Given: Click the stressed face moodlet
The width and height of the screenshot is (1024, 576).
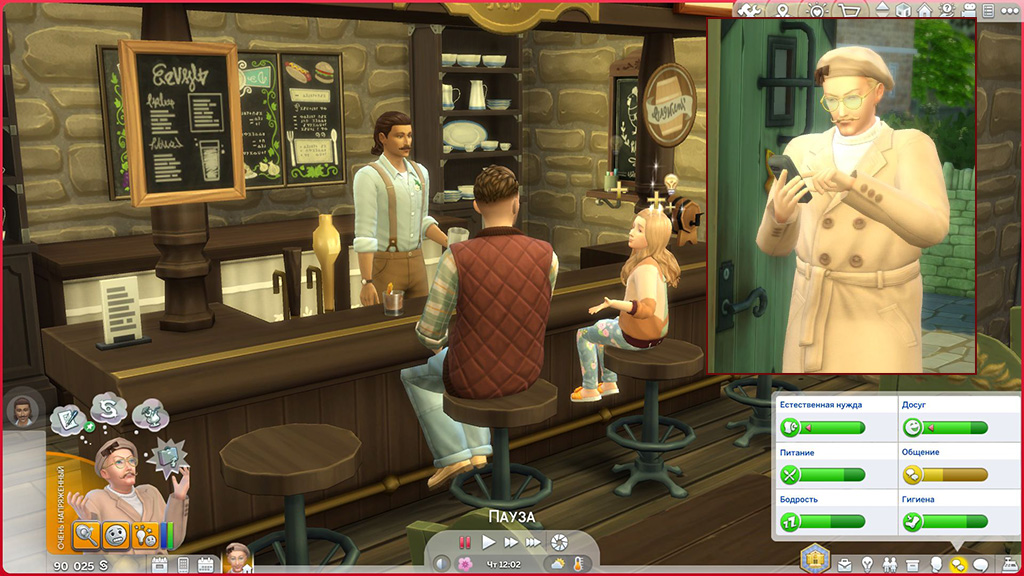Looking at the screenshot, I should (x=116, y=534).
